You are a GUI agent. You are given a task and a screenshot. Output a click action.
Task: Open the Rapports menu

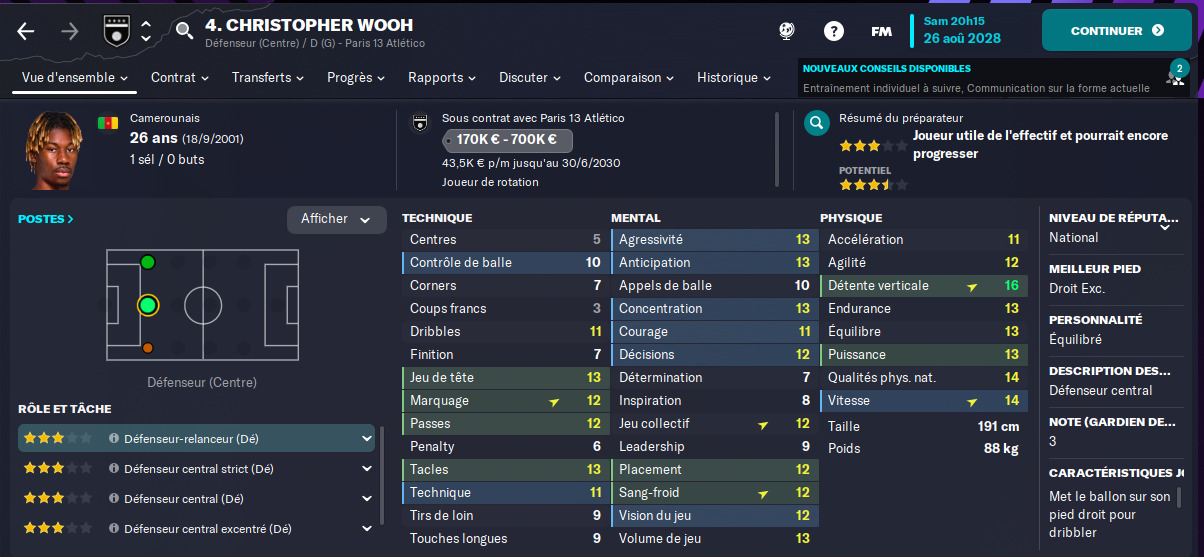pyautogui.click(x=443, y=78)
